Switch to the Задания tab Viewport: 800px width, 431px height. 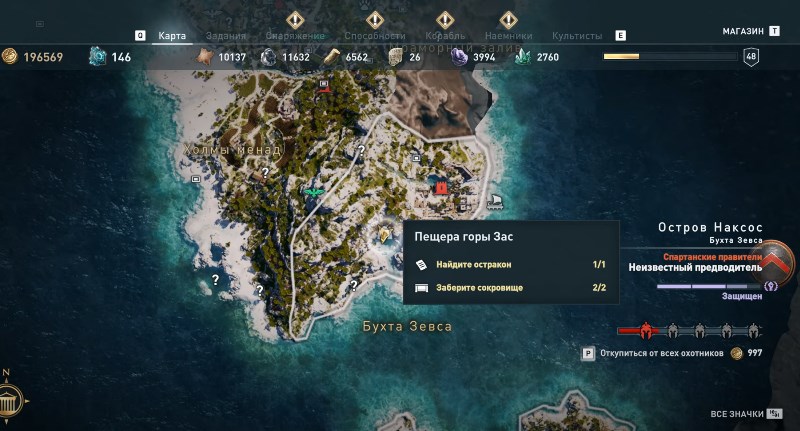click(225, 36)
